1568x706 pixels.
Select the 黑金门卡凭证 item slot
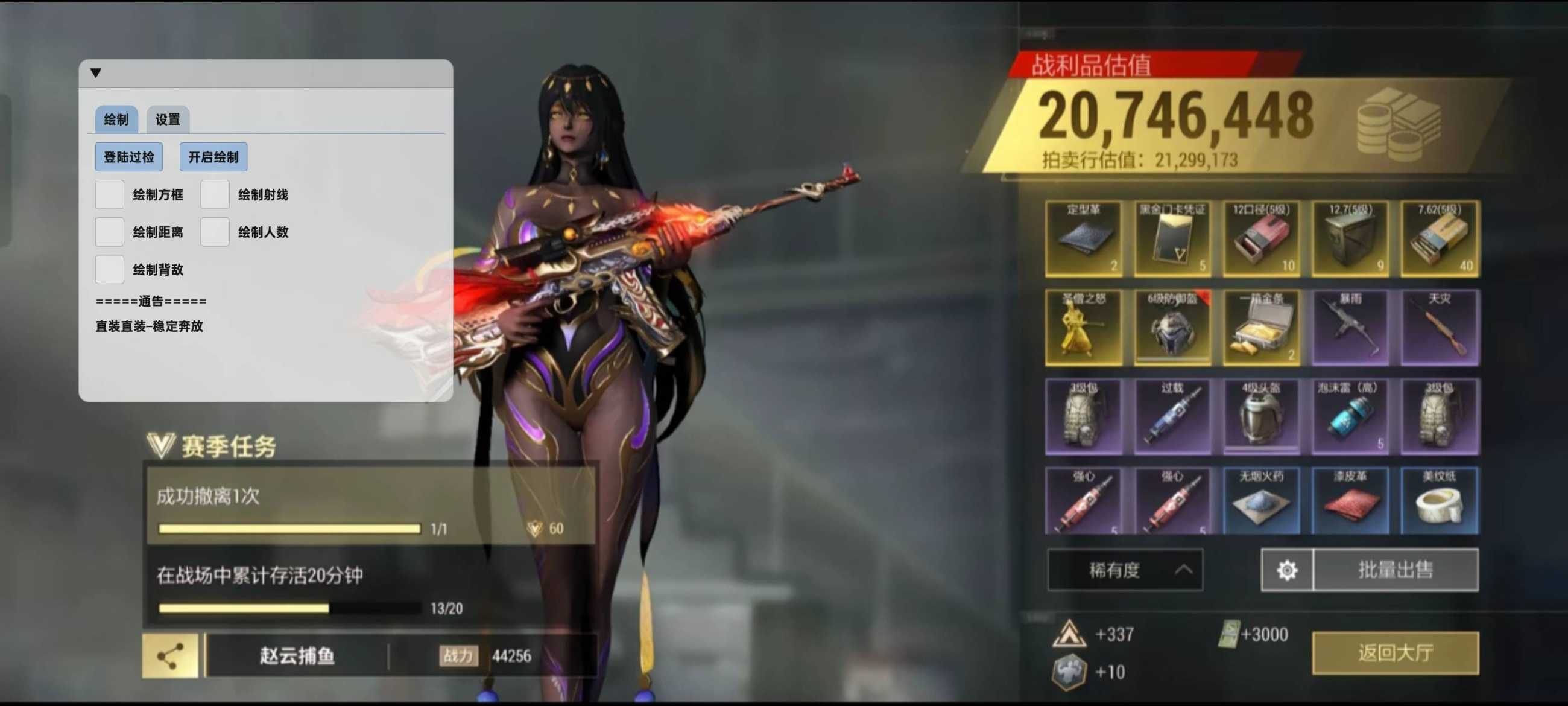[1172, 239]
